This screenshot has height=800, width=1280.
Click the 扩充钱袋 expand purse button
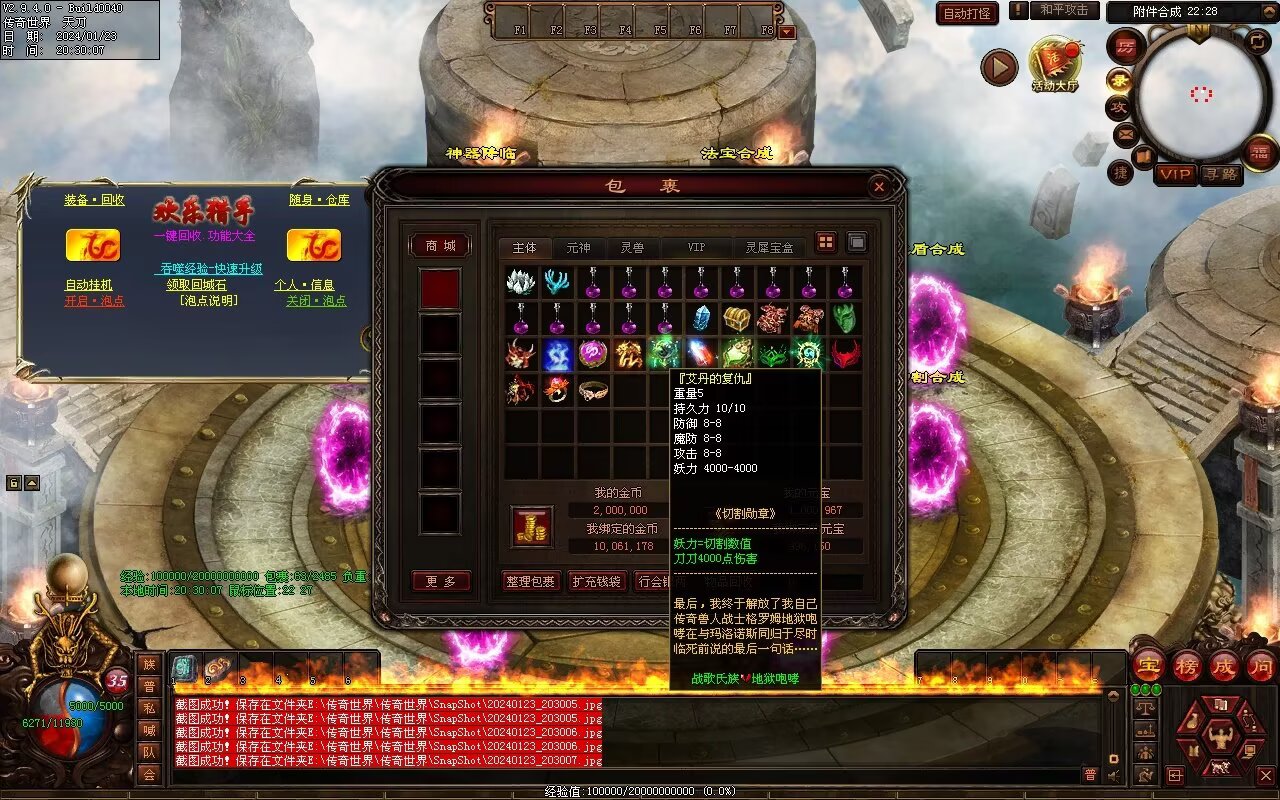(596, 581)
